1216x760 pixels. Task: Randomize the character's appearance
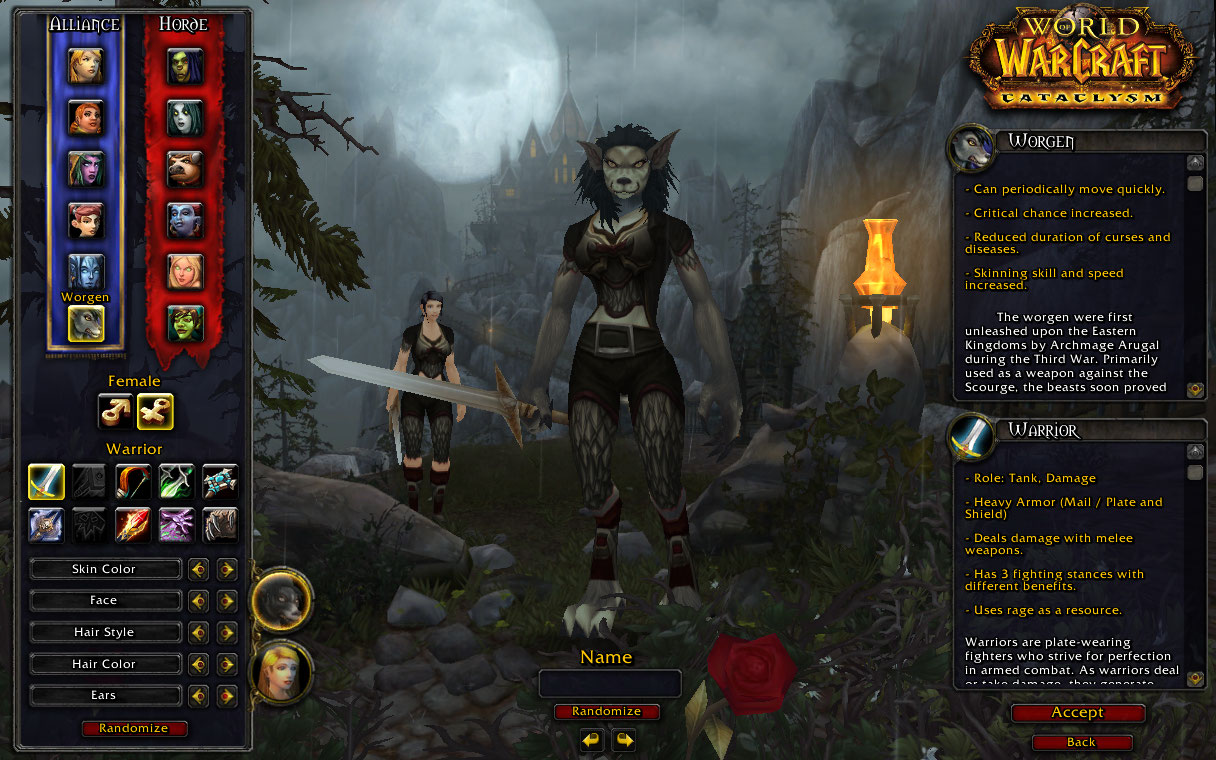[x=134, y=728]
